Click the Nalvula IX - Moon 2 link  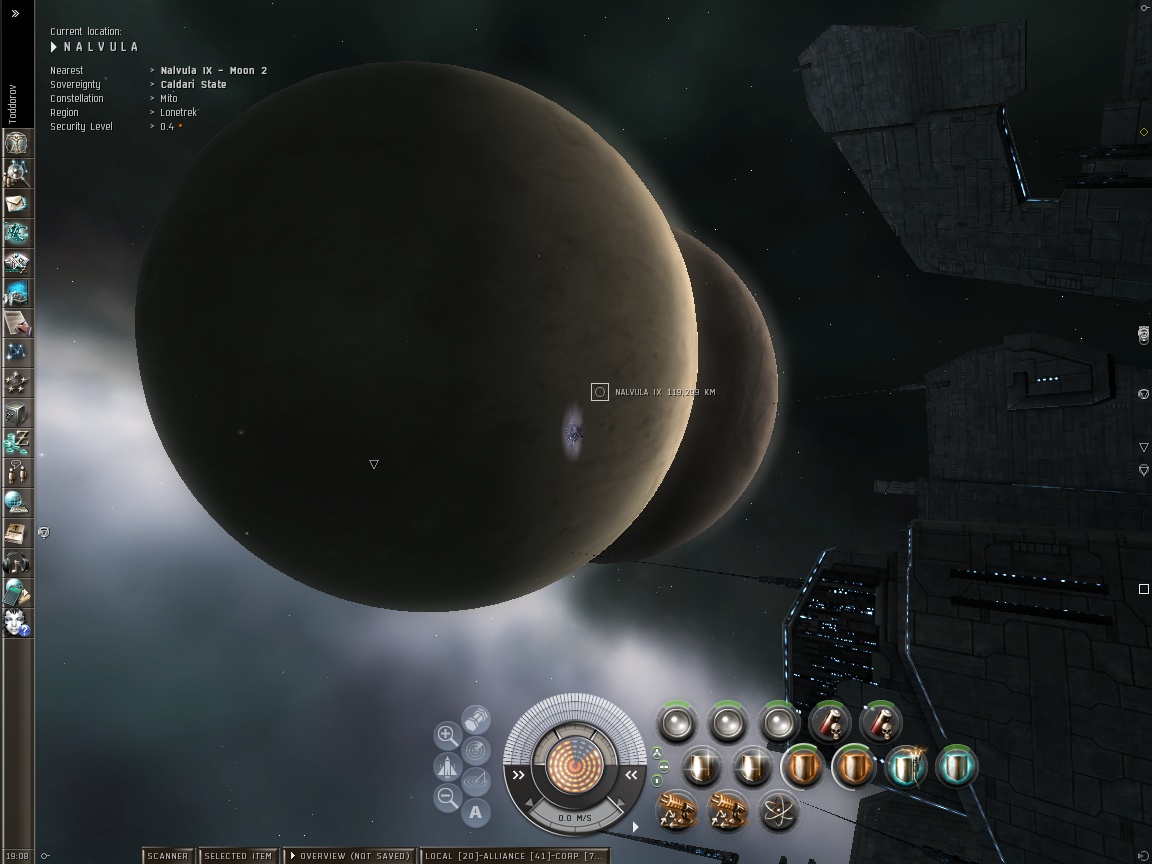[213, 71]
